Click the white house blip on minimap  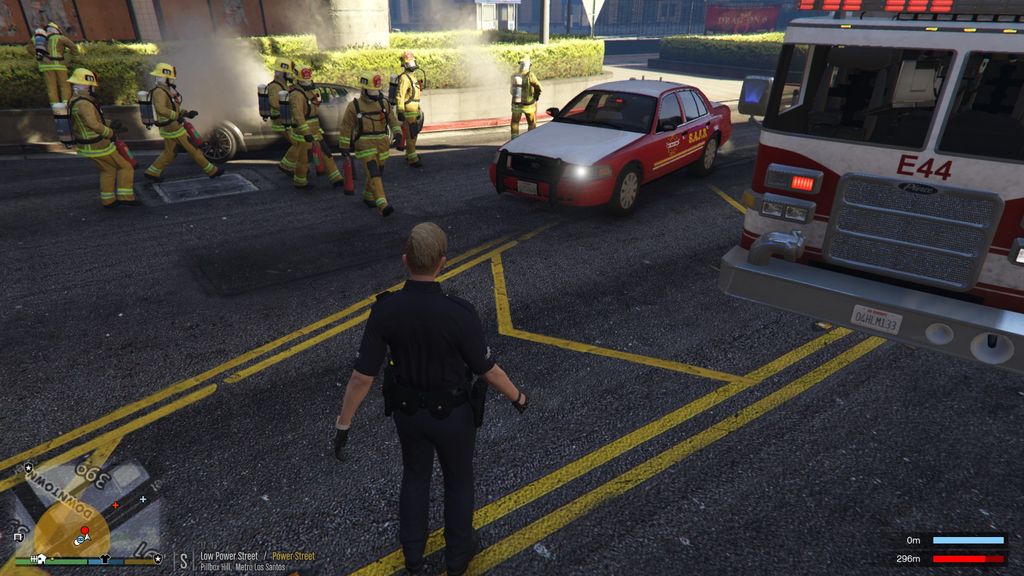[42, 559]
